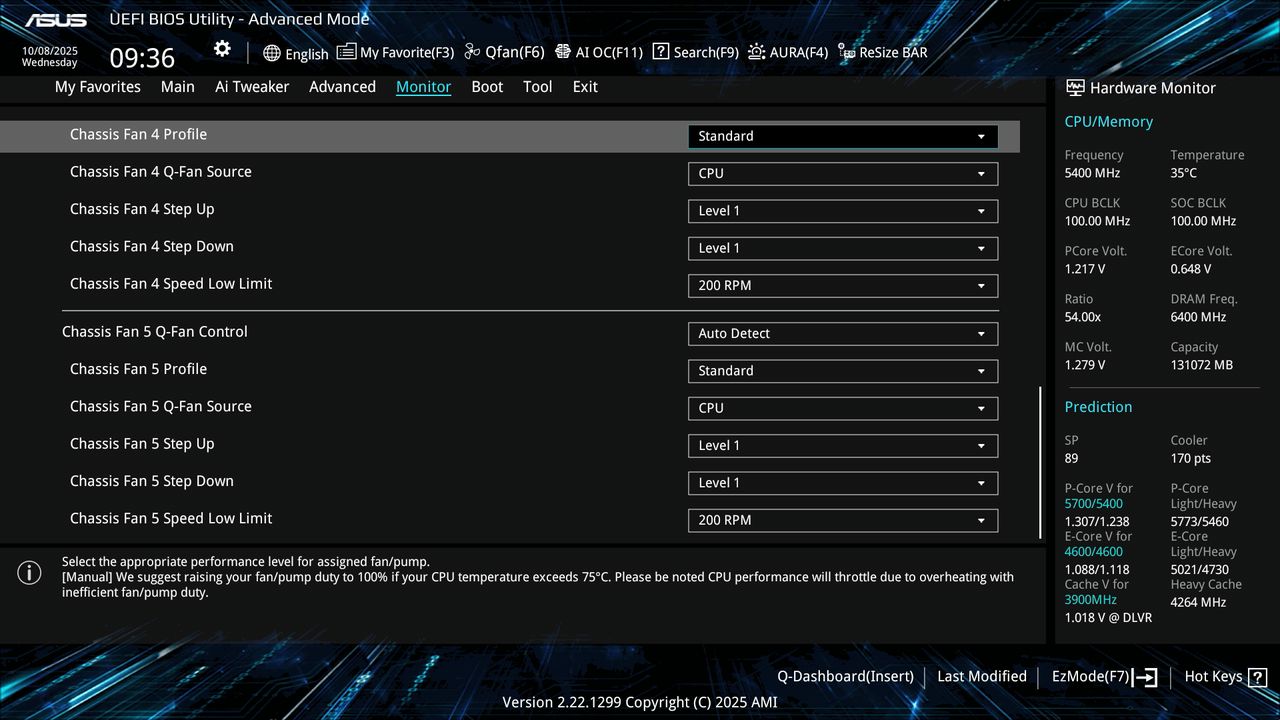
Task: Switch to EzMode(F7)
Action: [1090, 676]
